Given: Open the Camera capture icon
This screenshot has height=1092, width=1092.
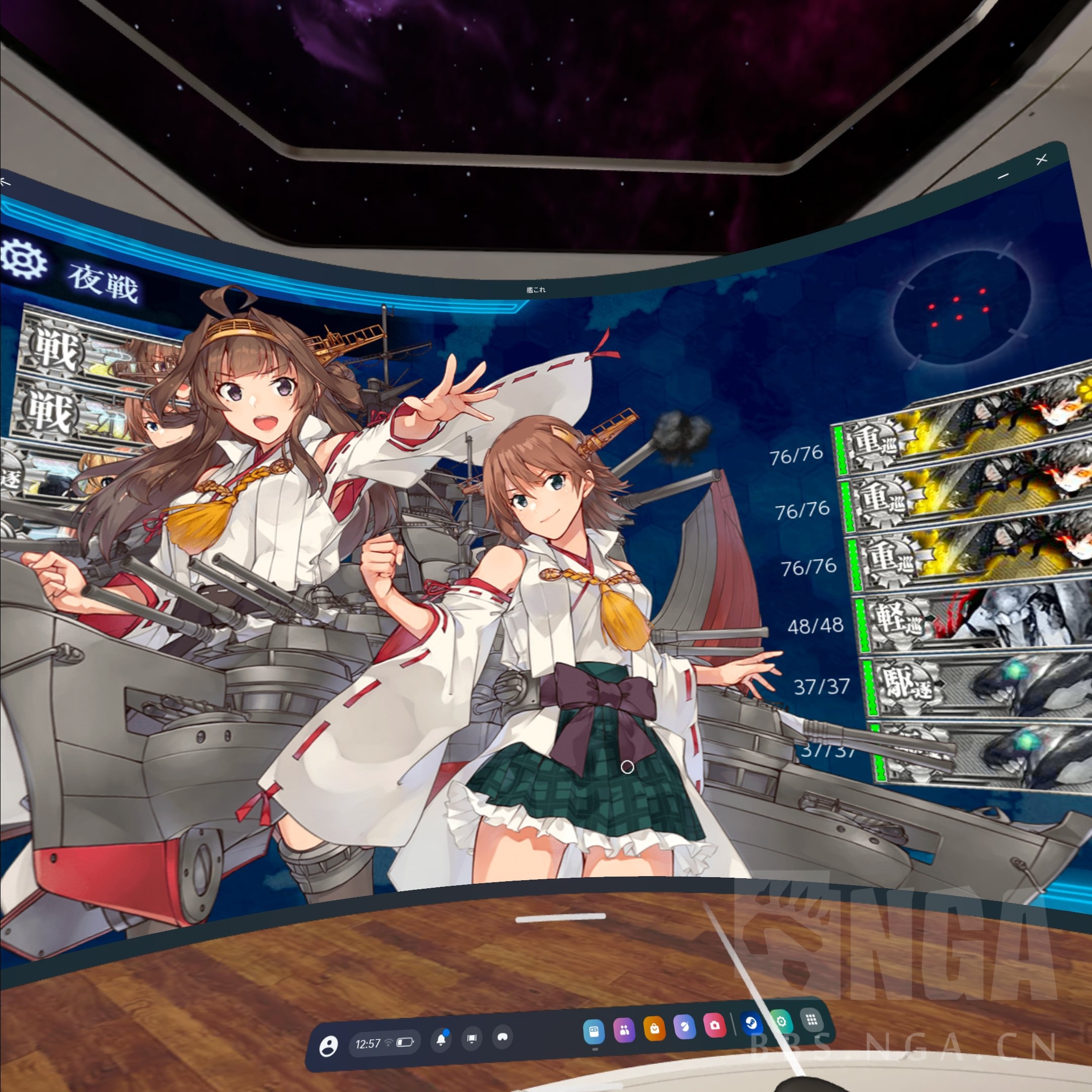Looking at the screenshot, I should (715, 1026).
